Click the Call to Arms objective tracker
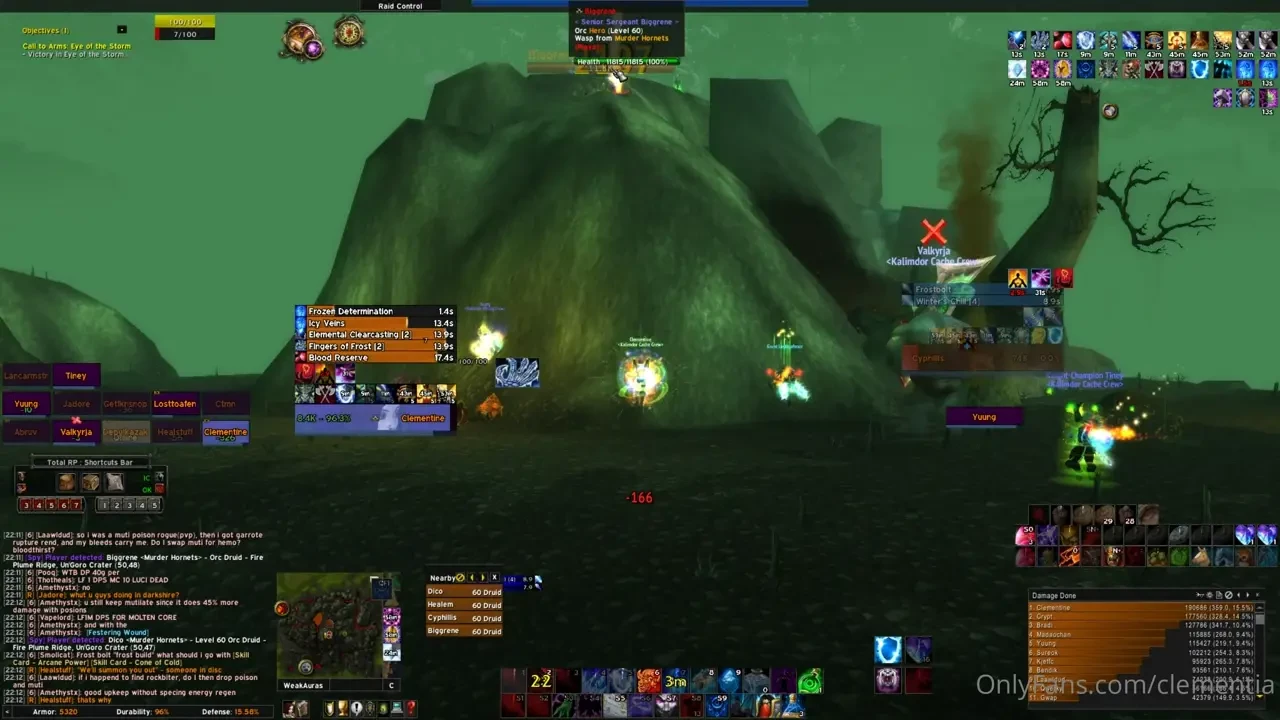 (76, 46)
